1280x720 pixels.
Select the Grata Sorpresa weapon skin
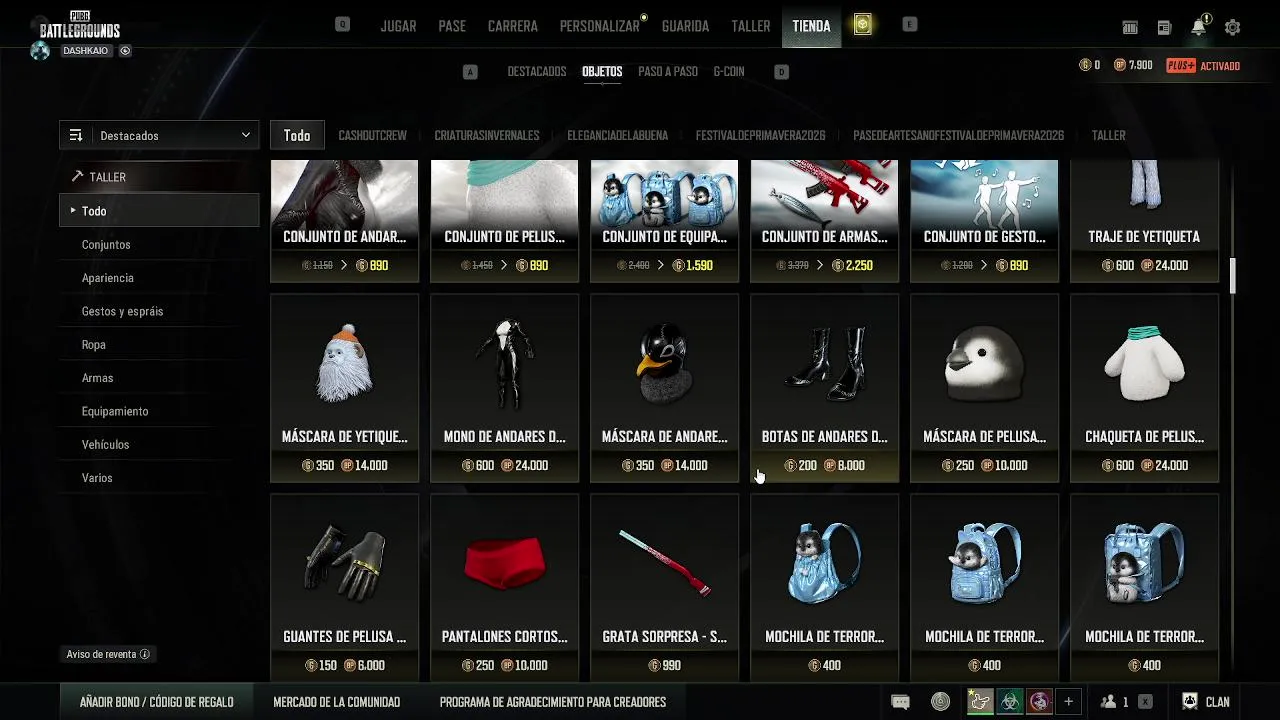click(664, 588)
